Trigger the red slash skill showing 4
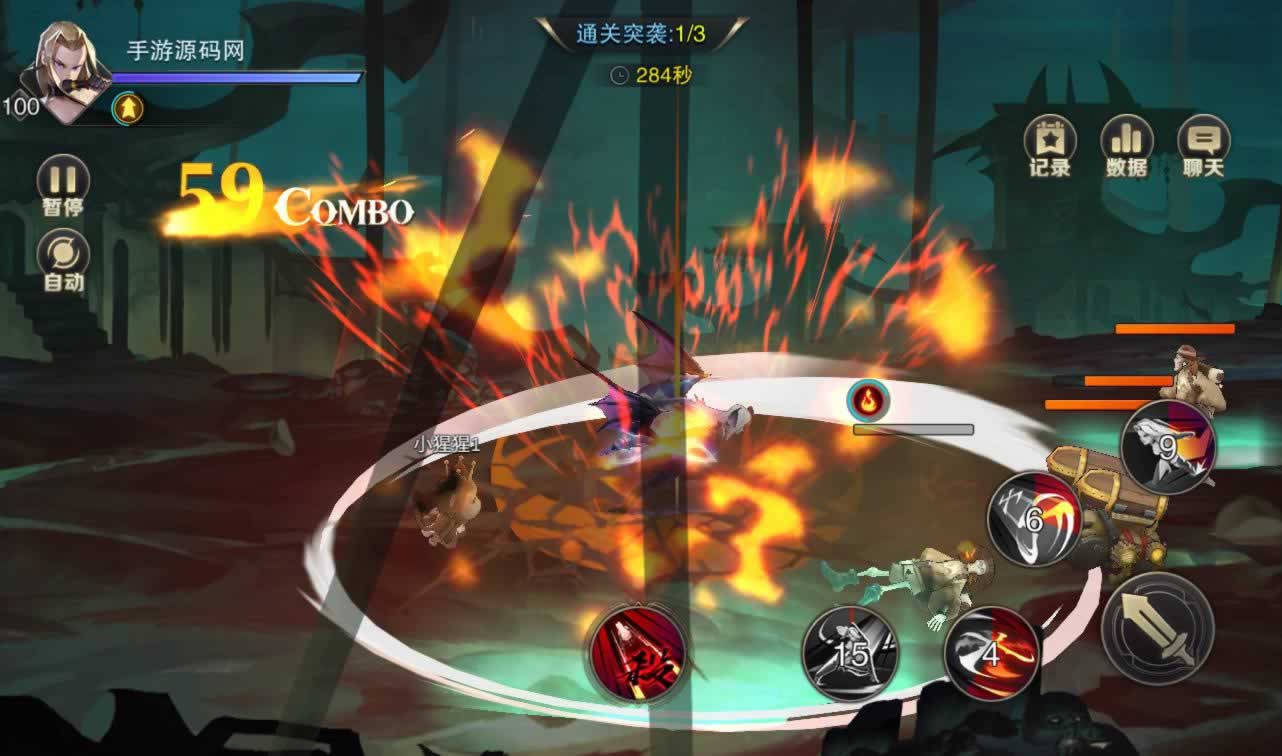Screen dimensions: 1282x756 tap(992, 653)
